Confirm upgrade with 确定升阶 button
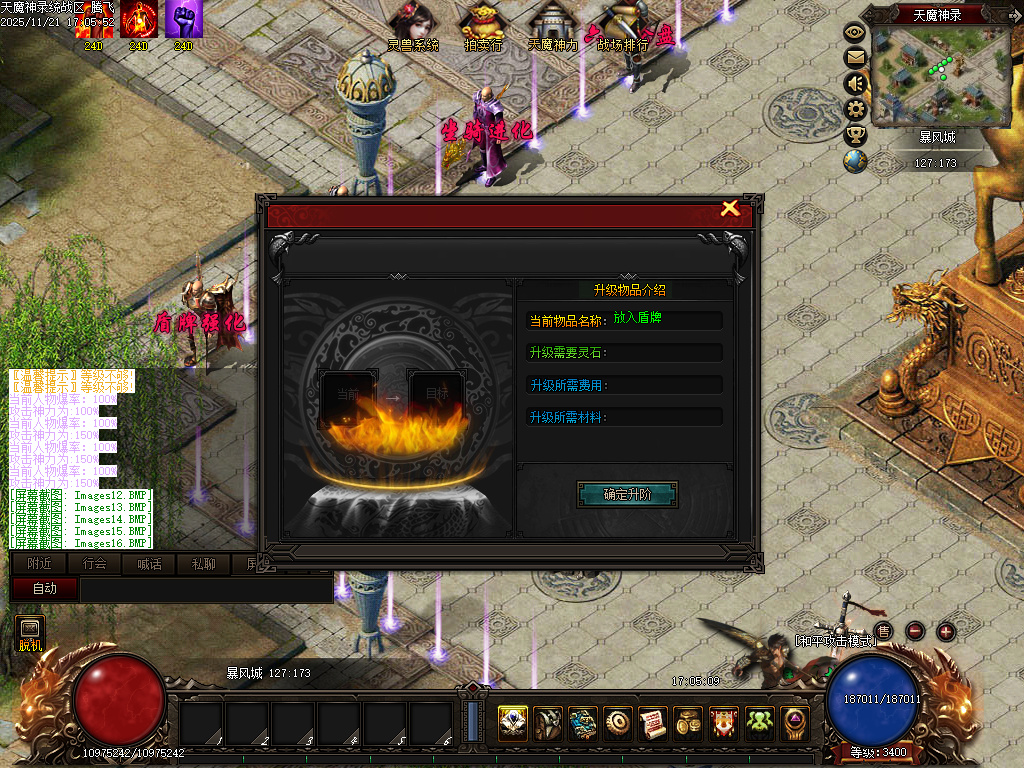This screenshot has width=1024, height=768. coord(627,494)
